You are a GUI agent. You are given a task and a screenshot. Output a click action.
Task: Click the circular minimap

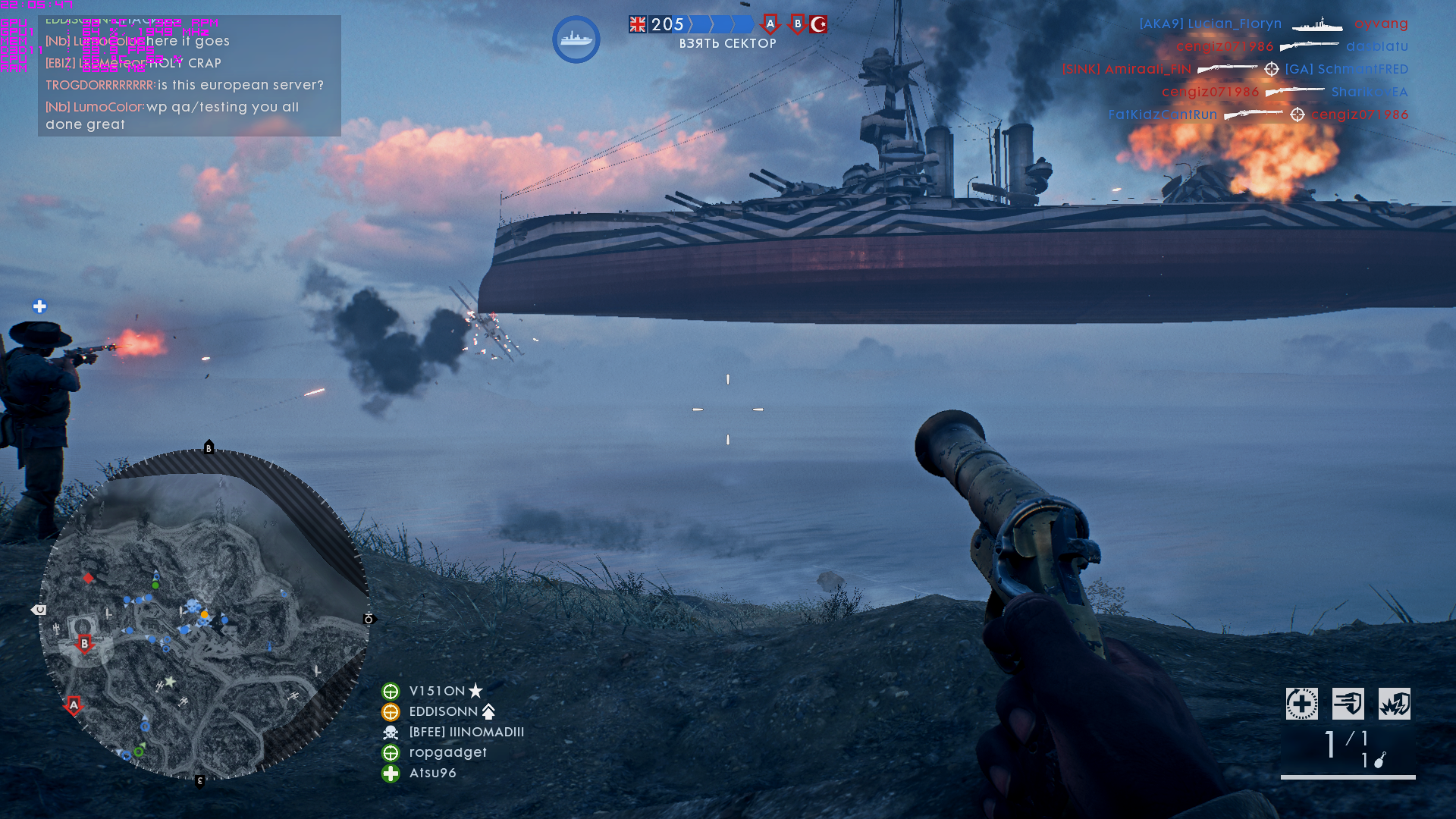click(203, 614)
